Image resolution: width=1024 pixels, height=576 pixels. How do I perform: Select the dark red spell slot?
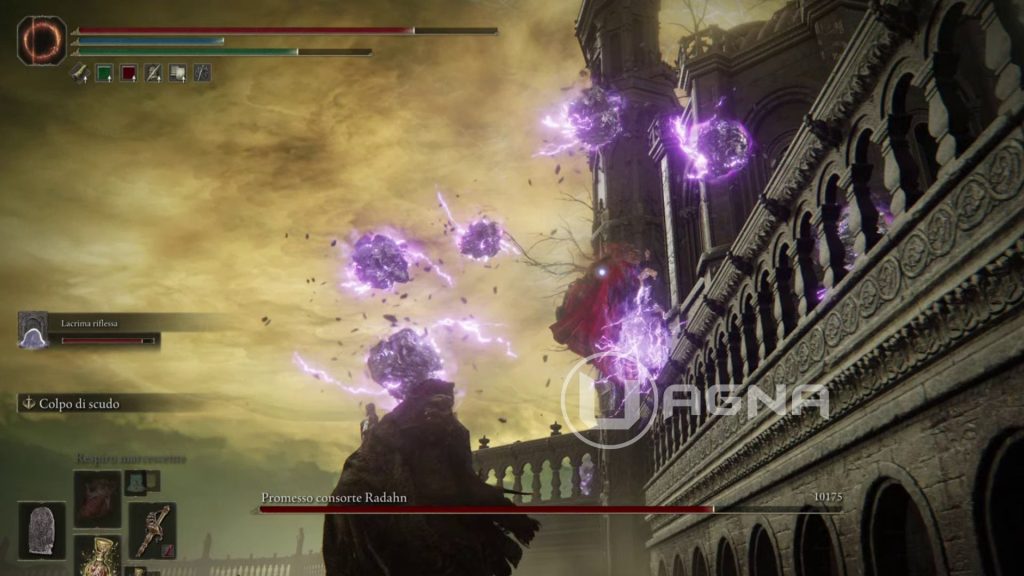(x=97, y=498)
